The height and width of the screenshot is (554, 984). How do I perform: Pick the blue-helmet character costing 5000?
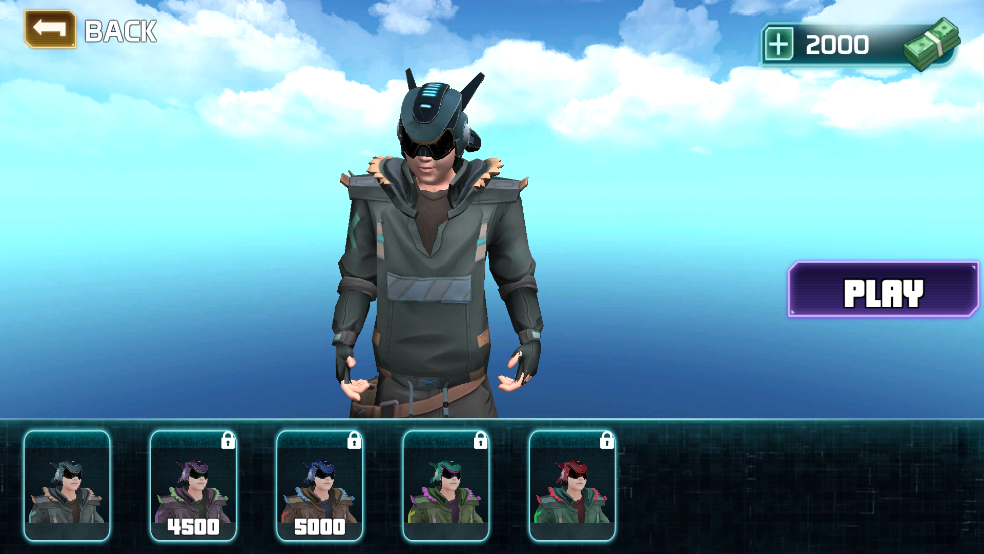[319, 485]
